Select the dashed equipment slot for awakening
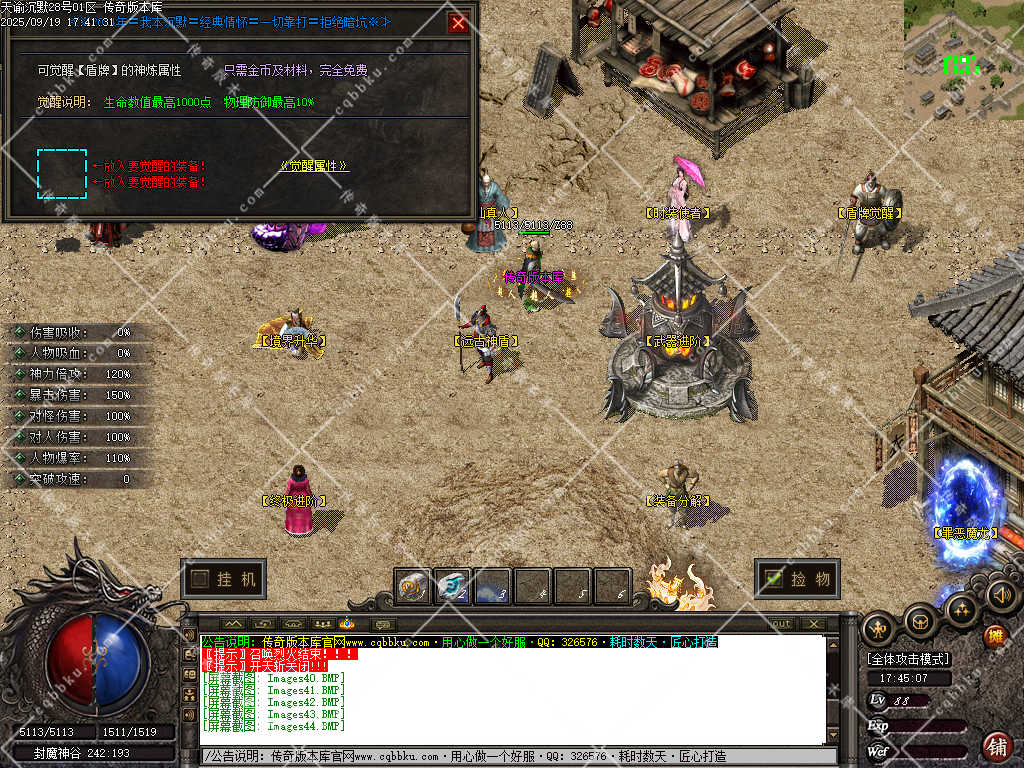 pyautogui.click(x=62, y=173)
